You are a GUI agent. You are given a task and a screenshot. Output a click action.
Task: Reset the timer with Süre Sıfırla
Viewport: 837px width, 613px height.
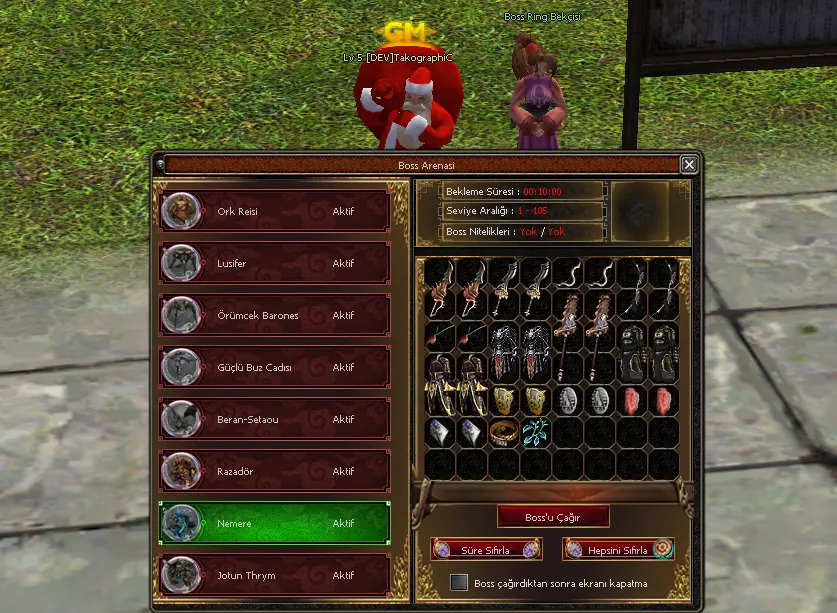click(x=486, y=550)
